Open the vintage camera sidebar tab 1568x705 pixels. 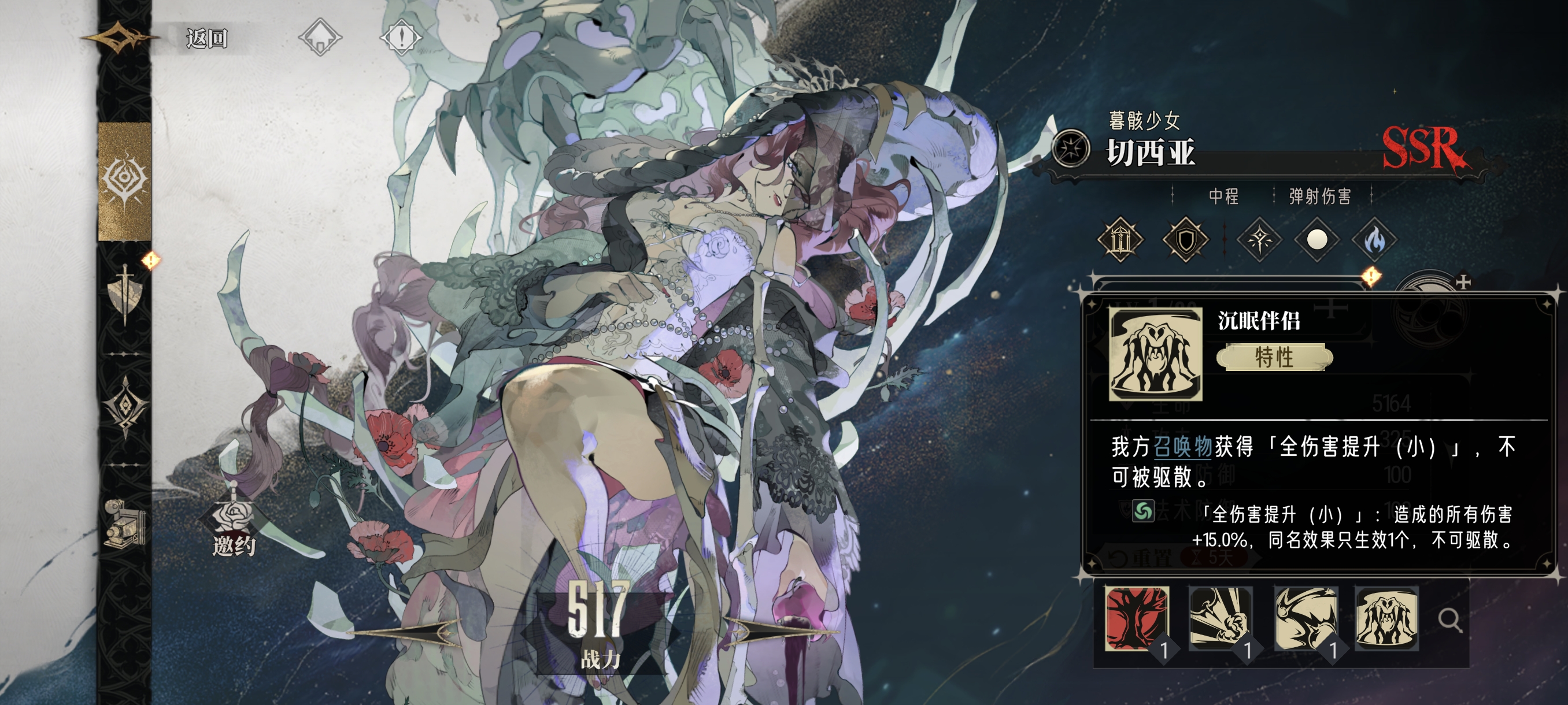[x=125, y=523]
